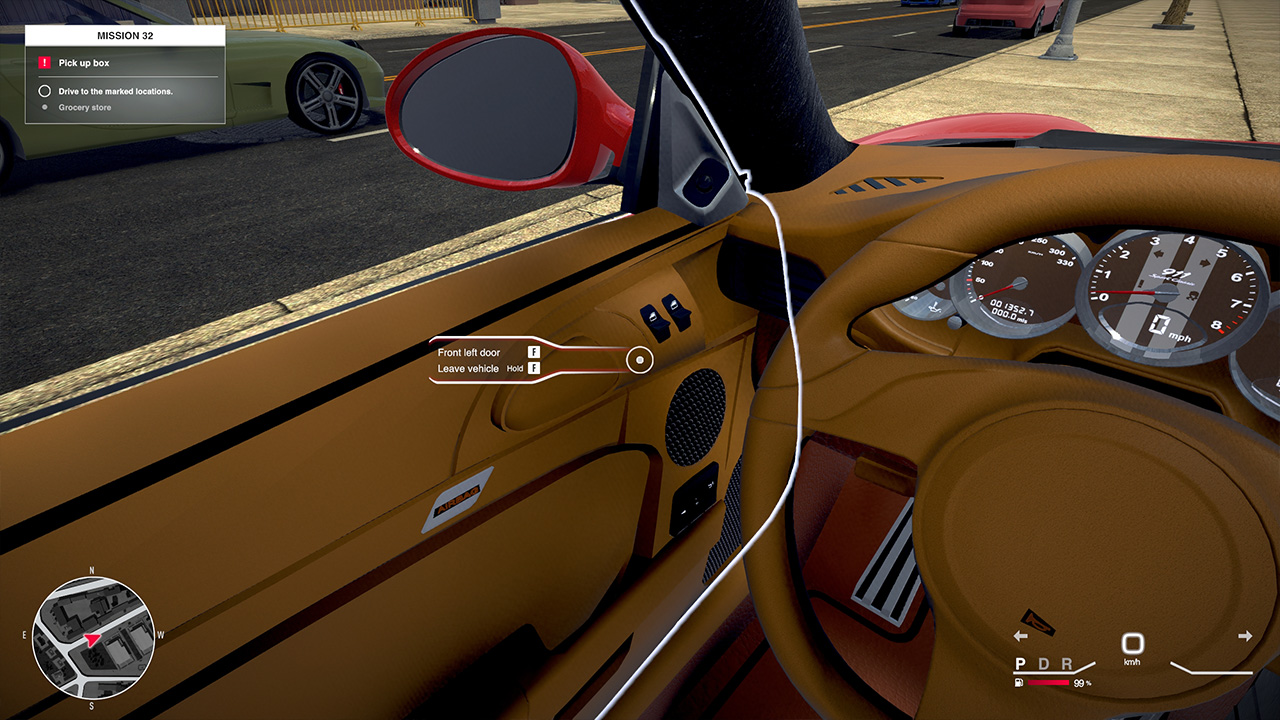
Task: Select the right turn signal arrow
Action: tap(1245, 635)
